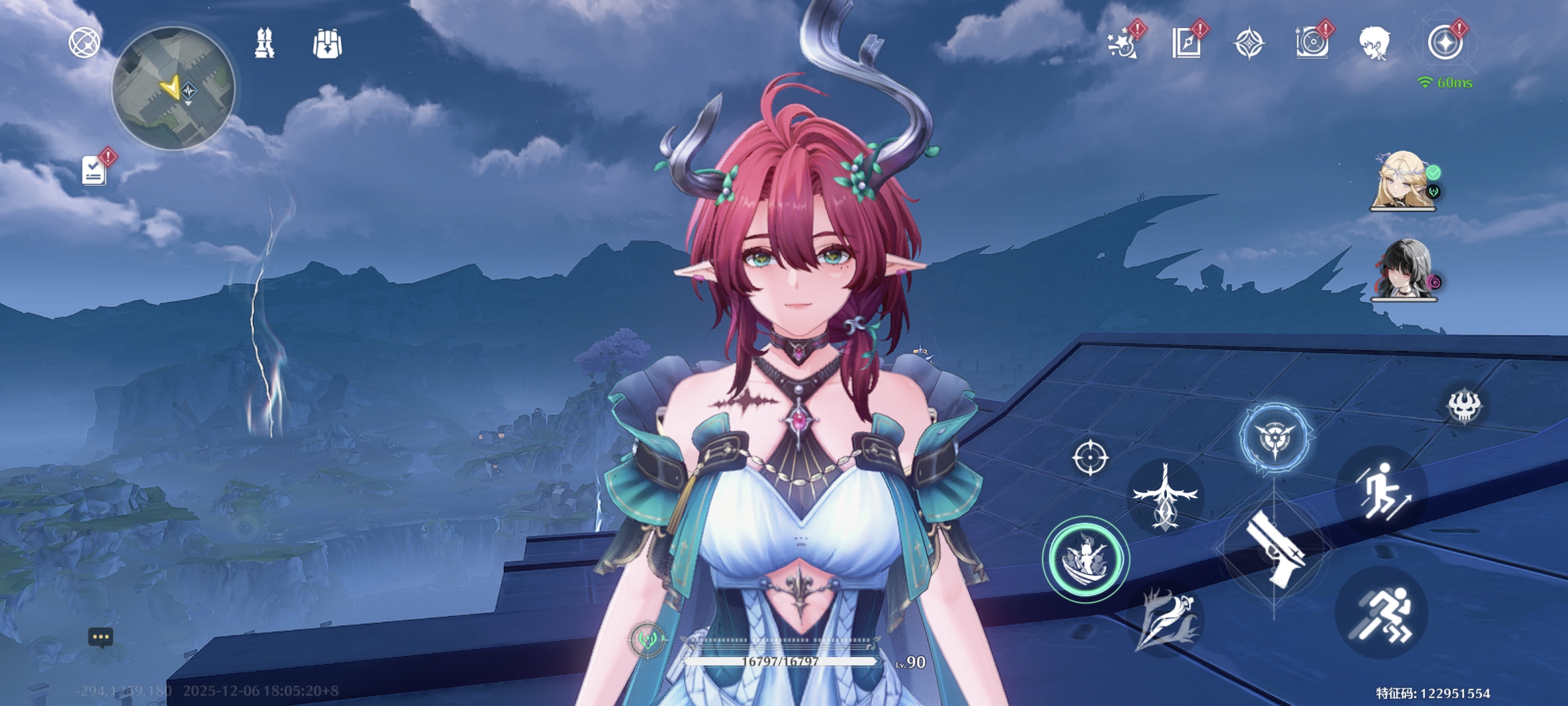Image resolution: width=1568 pixels, height=706 pixels.
Task: Open the backpack inventory
Action: pyautogui.click(x=327, y=44)
